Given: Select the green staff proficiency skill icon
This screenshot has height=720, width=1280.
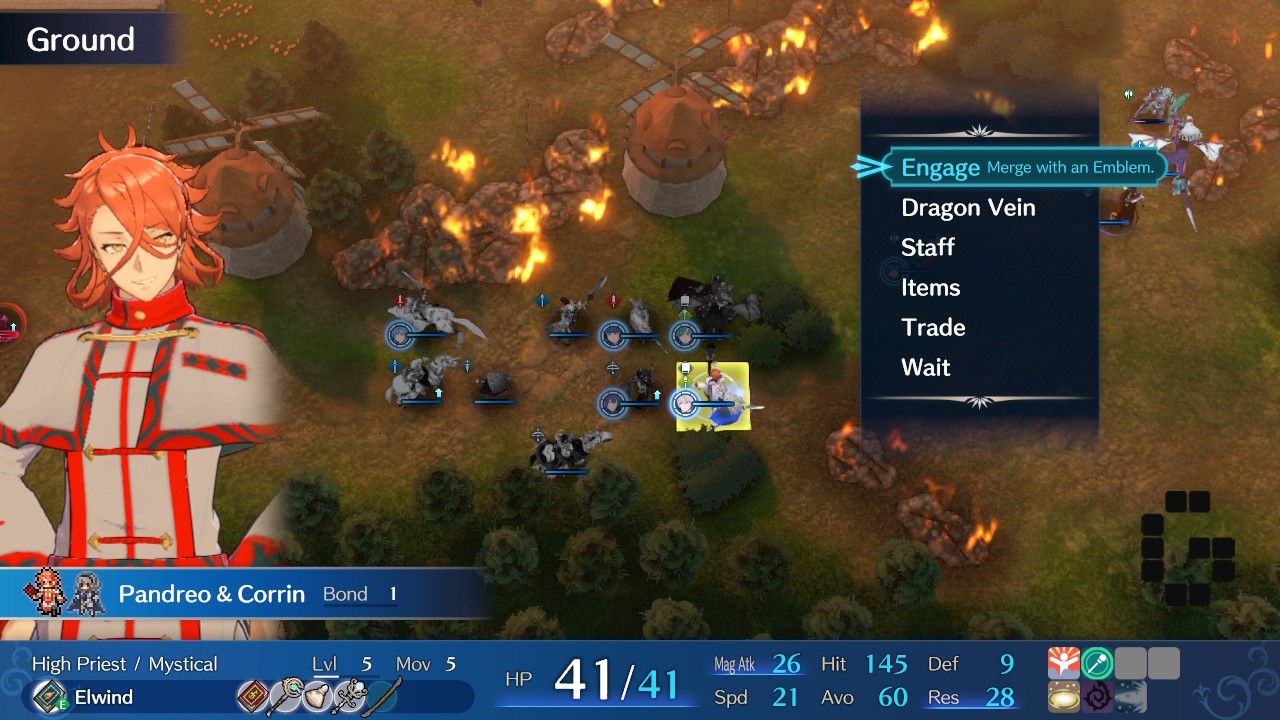Looking at the screenshot, I should [1097, 662].
